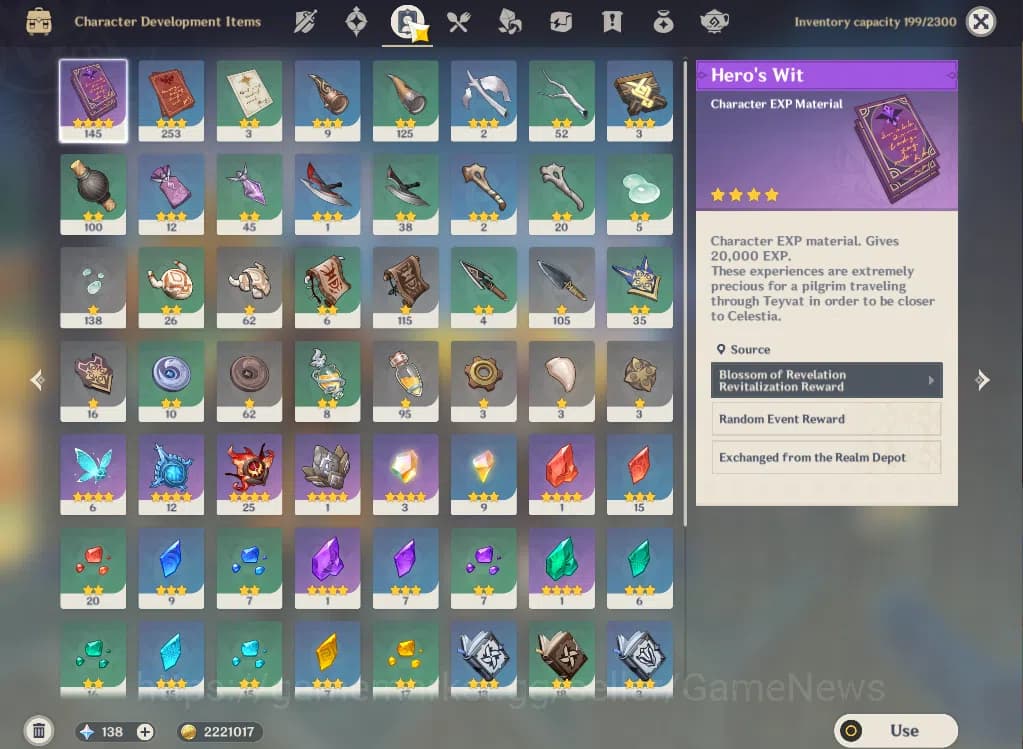Close the inventory screen
This screenshot has width=1023, height=749.
point(983,21)
